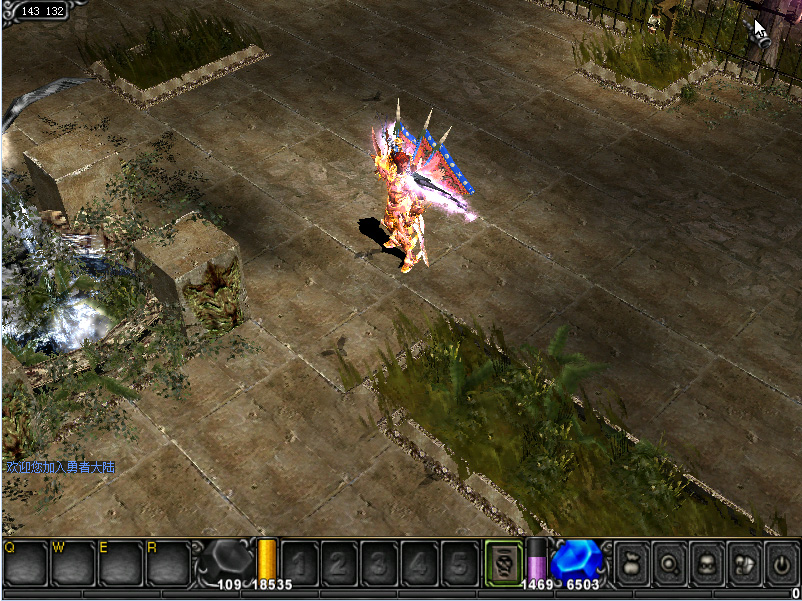Choose hotbar slot number 2
The image size is (802, 601).
tap(340, 564)
